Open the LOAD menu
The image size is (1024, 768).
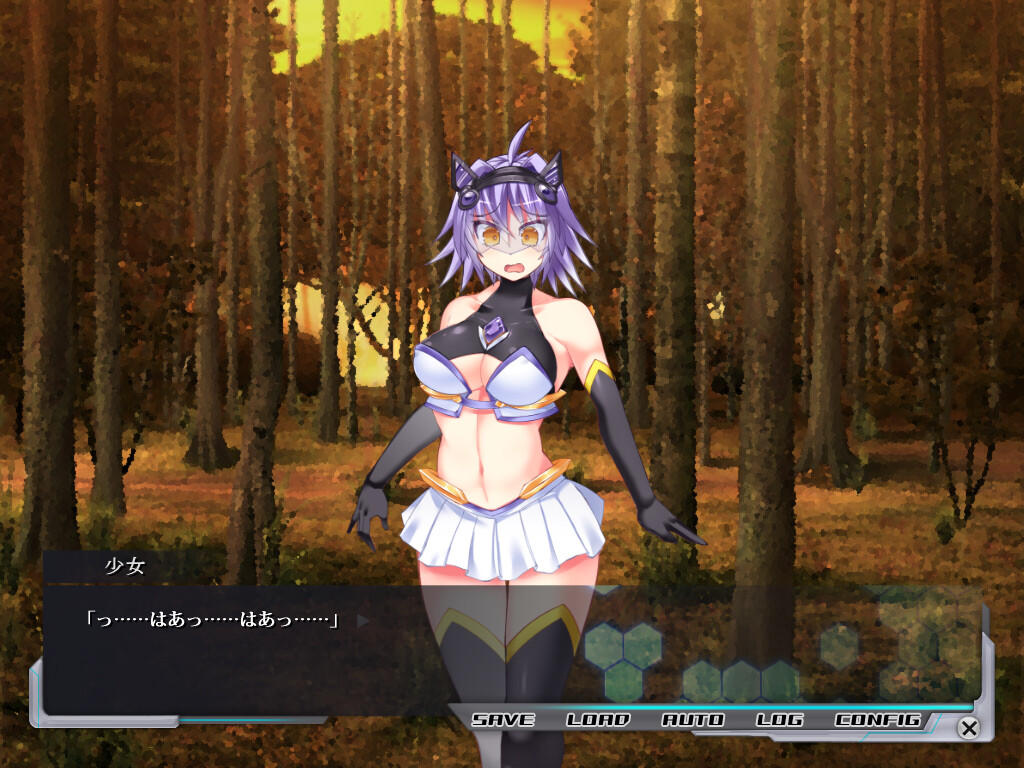pyautogui.click(x=598, y=720)
